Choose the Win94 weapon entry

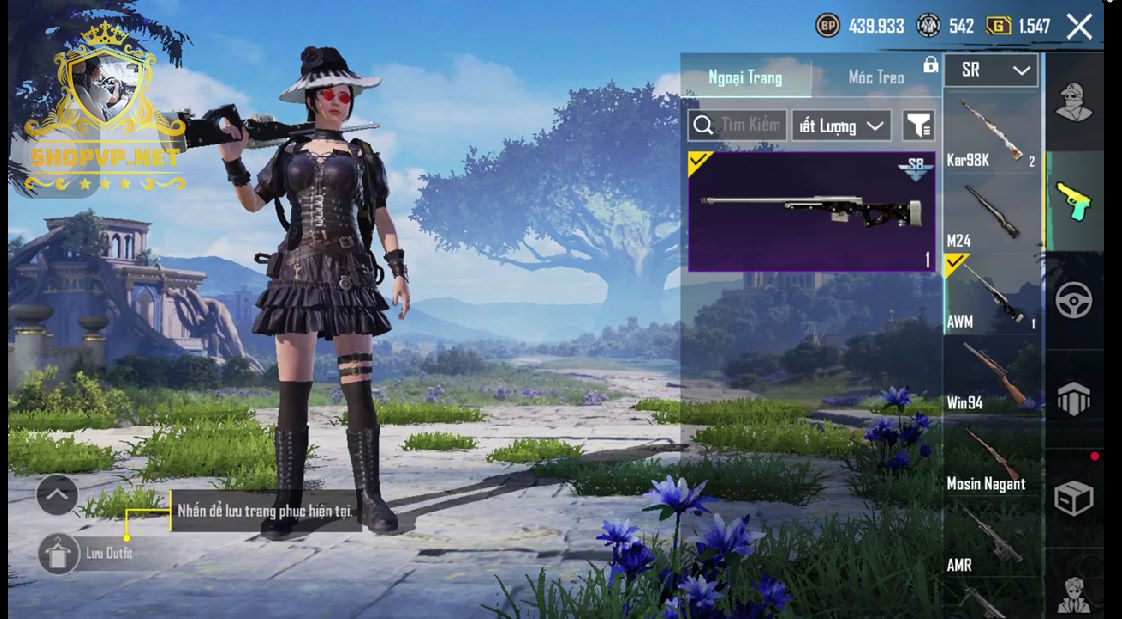pos(992,375)
